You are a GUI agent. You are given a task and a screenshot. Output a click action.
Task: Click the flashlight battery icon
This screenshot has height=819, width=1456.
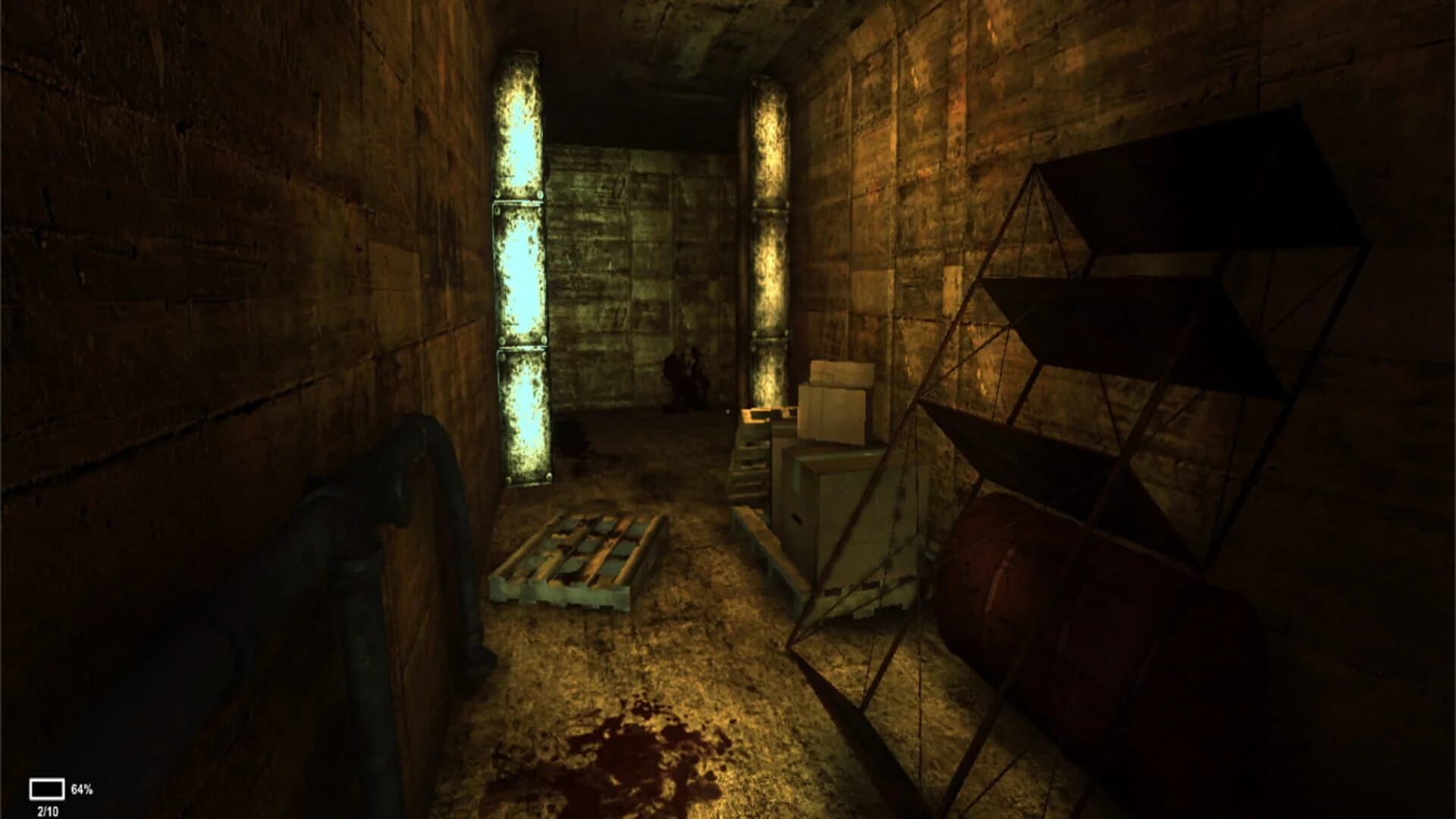47,790
